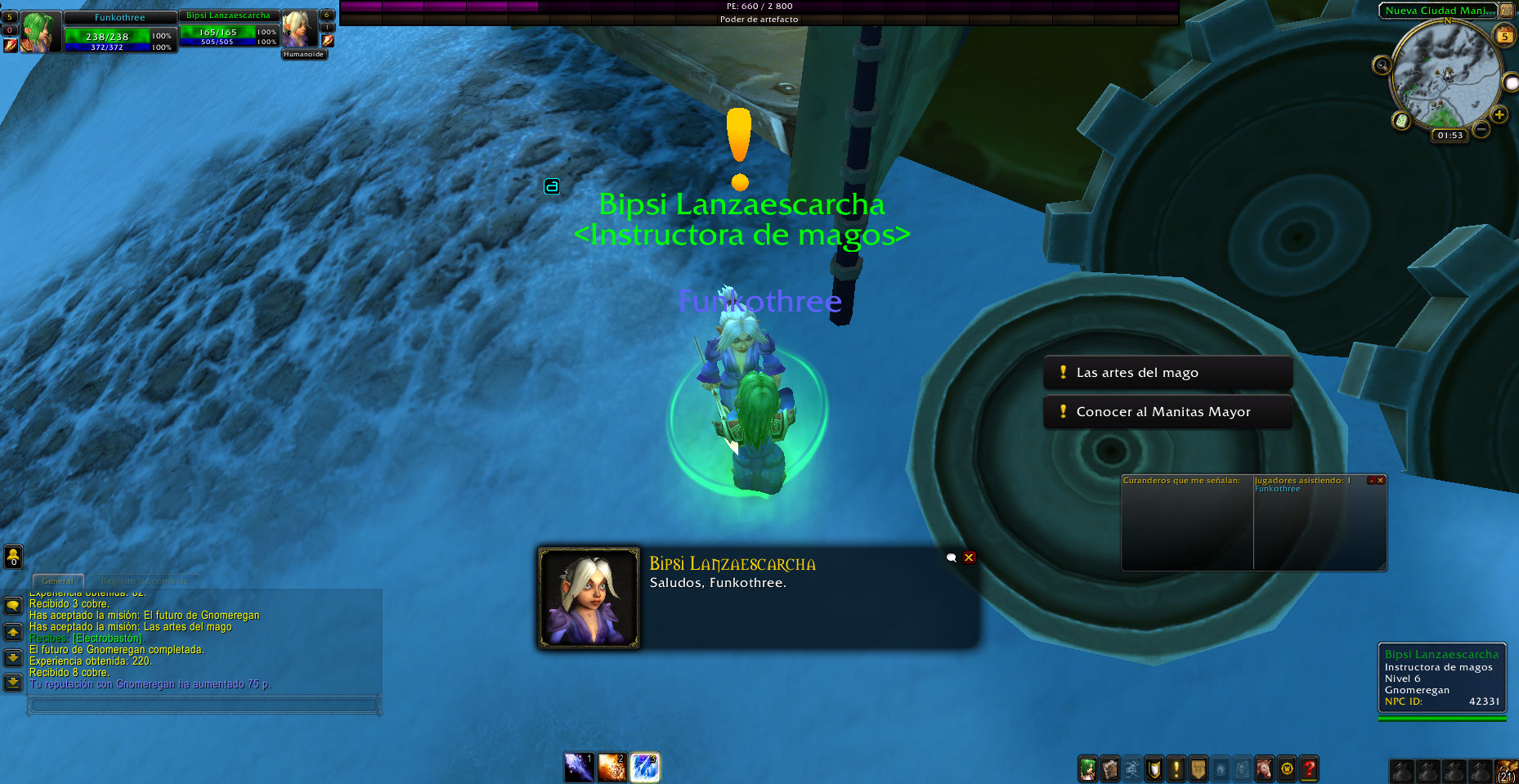Cast the frost spell in action slot 3

[x=644, y=768]
